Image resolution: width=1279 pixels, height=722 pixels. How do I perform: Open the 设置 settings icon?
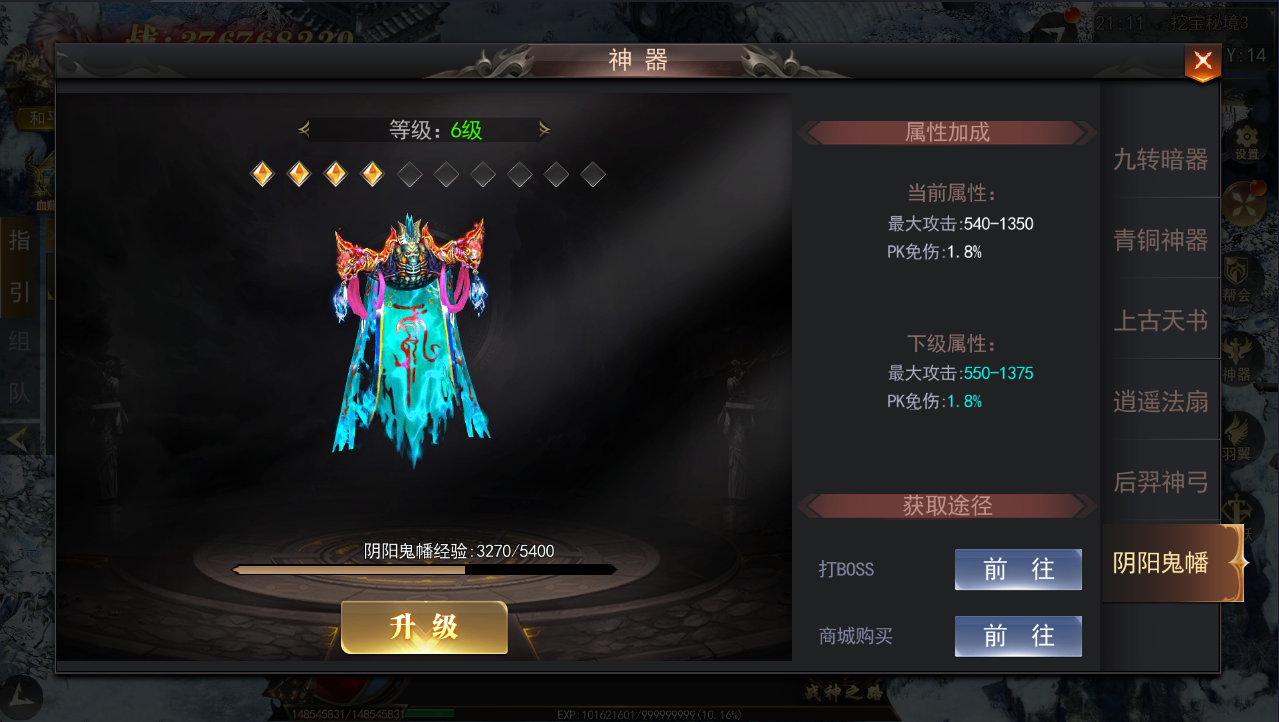point(1246,142)
